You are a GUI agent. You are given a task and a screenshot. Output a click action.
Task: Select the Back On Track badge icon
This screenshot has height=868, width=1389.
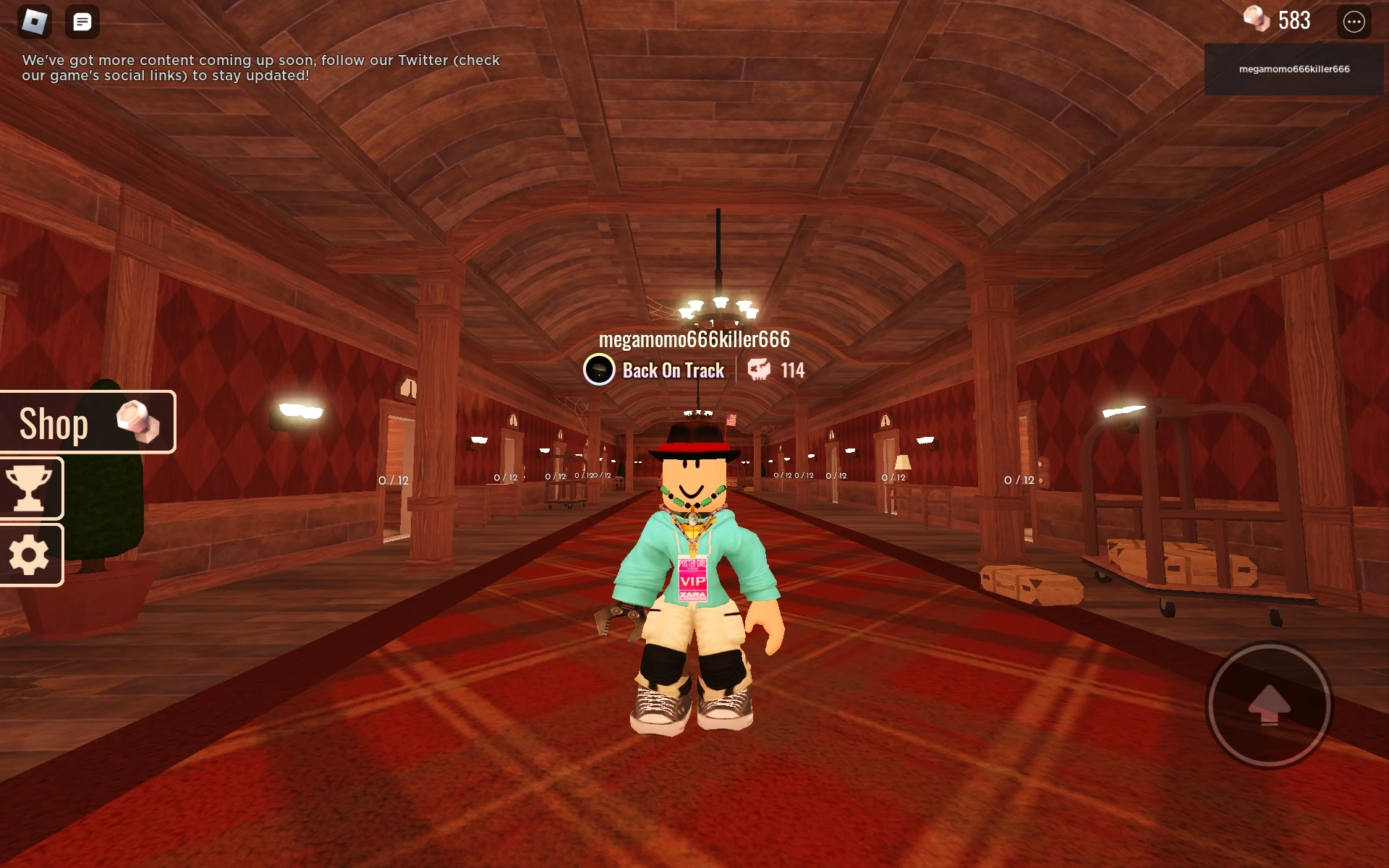point(598,370)
